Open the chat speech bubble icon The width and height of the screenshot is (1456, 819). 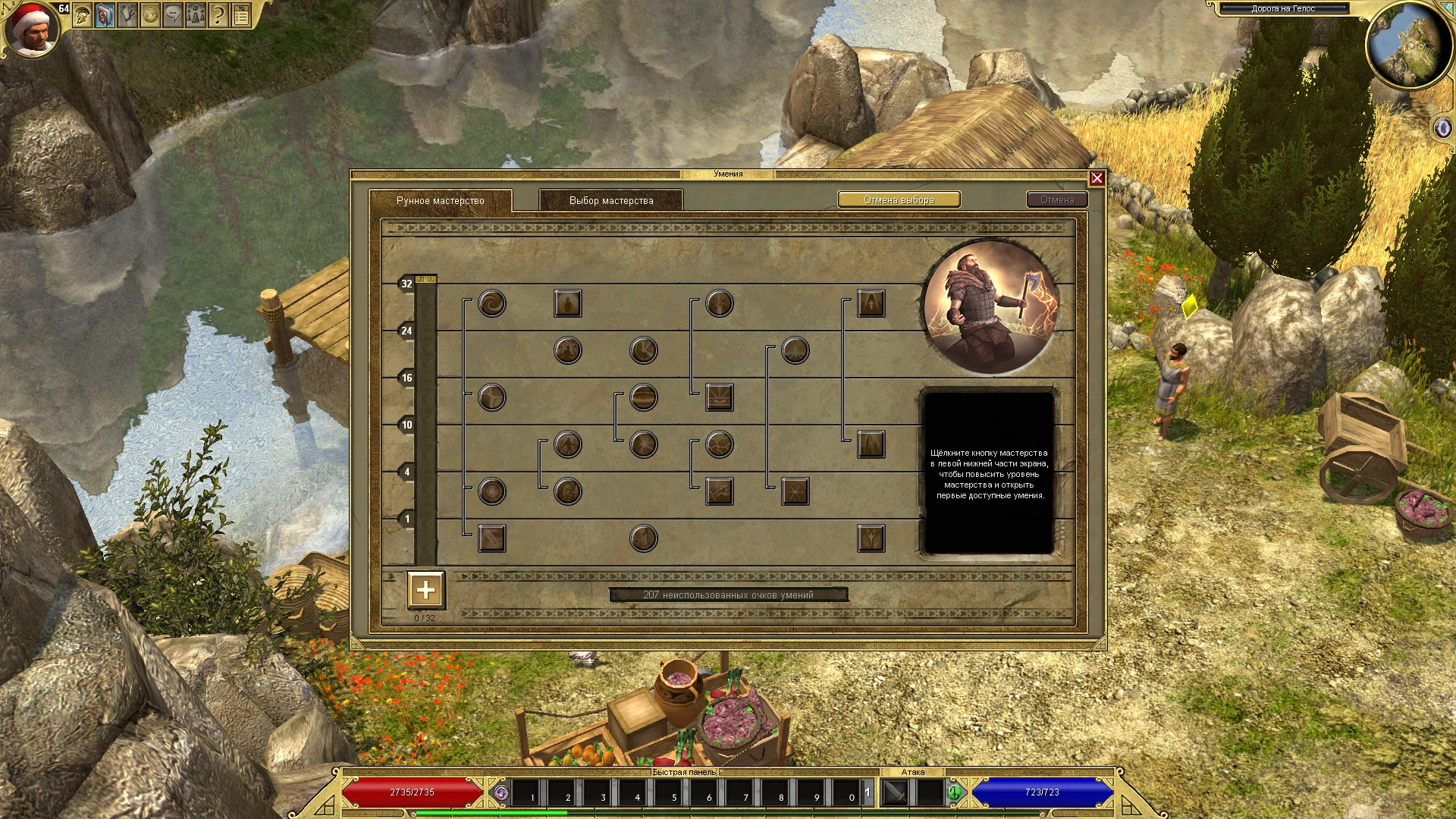pos(171,15)
